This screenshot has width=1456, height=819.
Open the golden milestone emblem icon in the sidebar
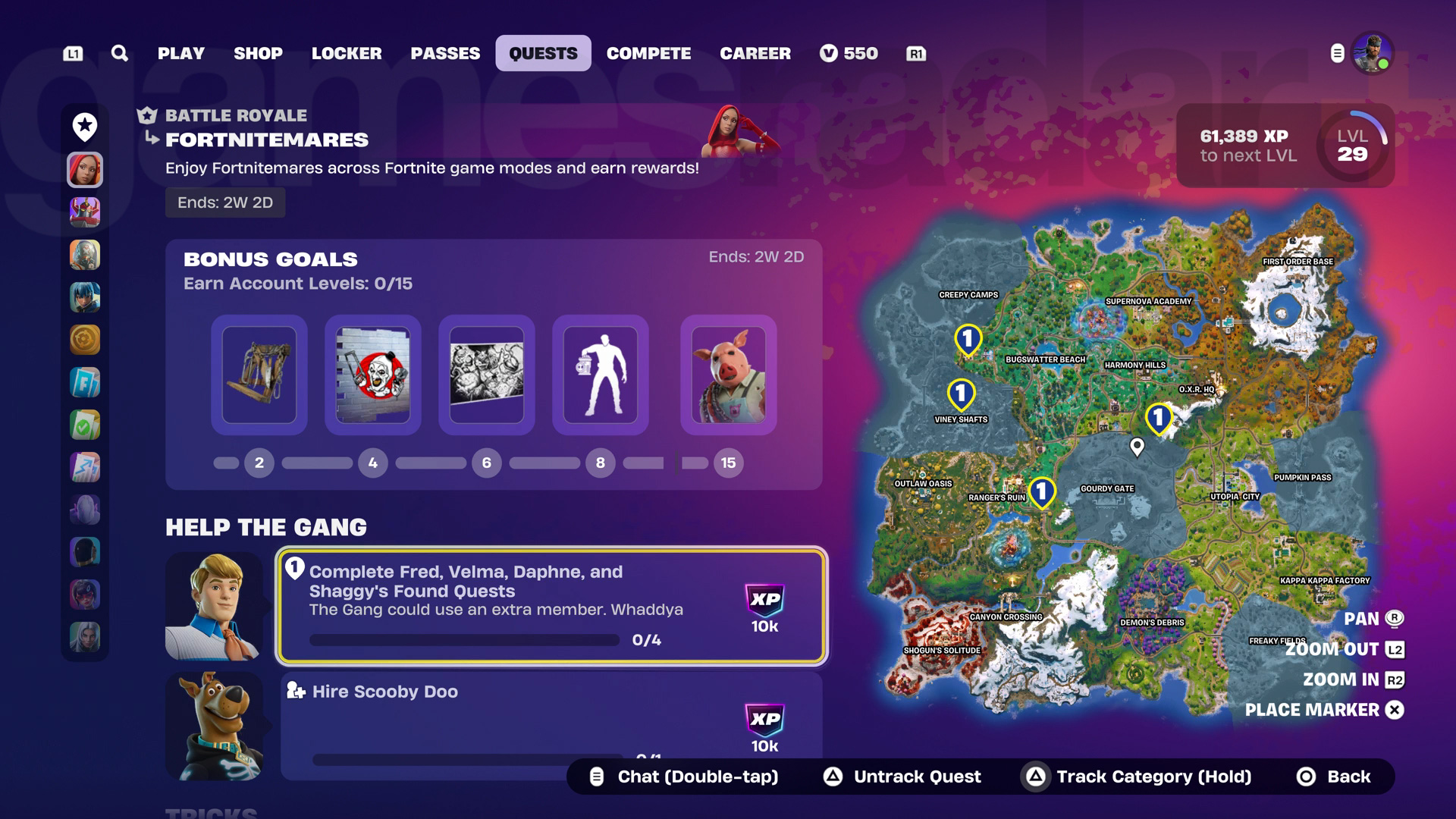(84, 340)
